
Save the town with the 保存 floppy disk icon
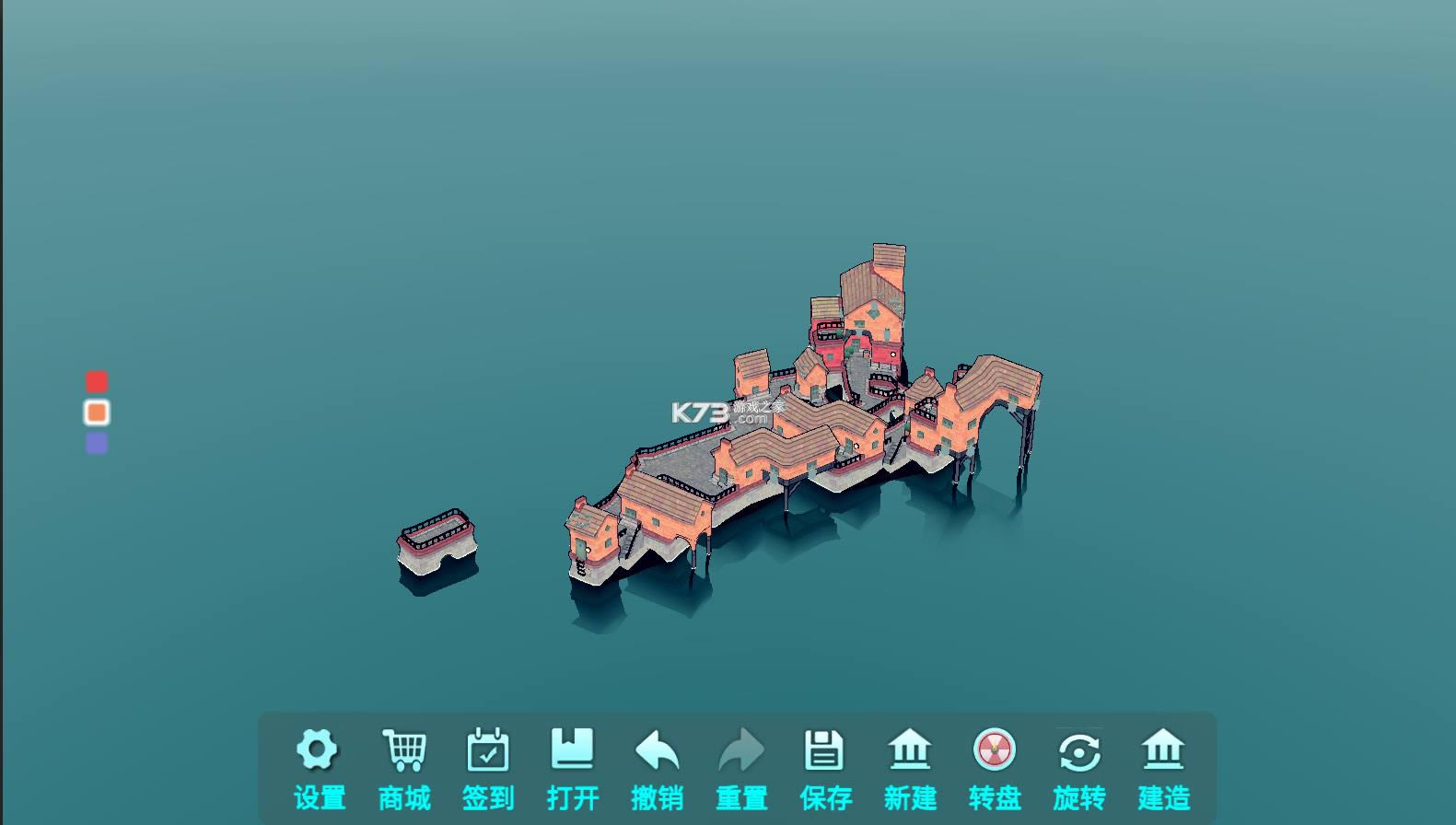point(826,749)
